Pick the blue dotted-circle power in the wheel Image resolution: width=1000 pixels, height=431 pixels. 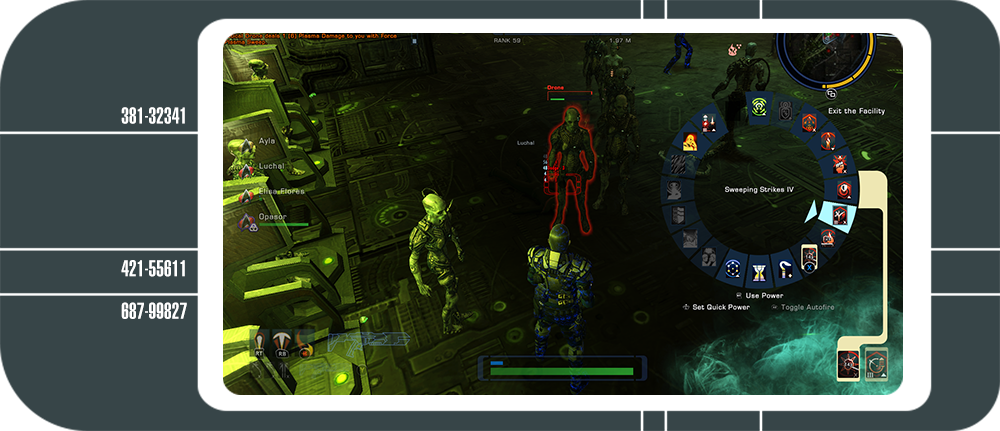[x=734, y=267]
